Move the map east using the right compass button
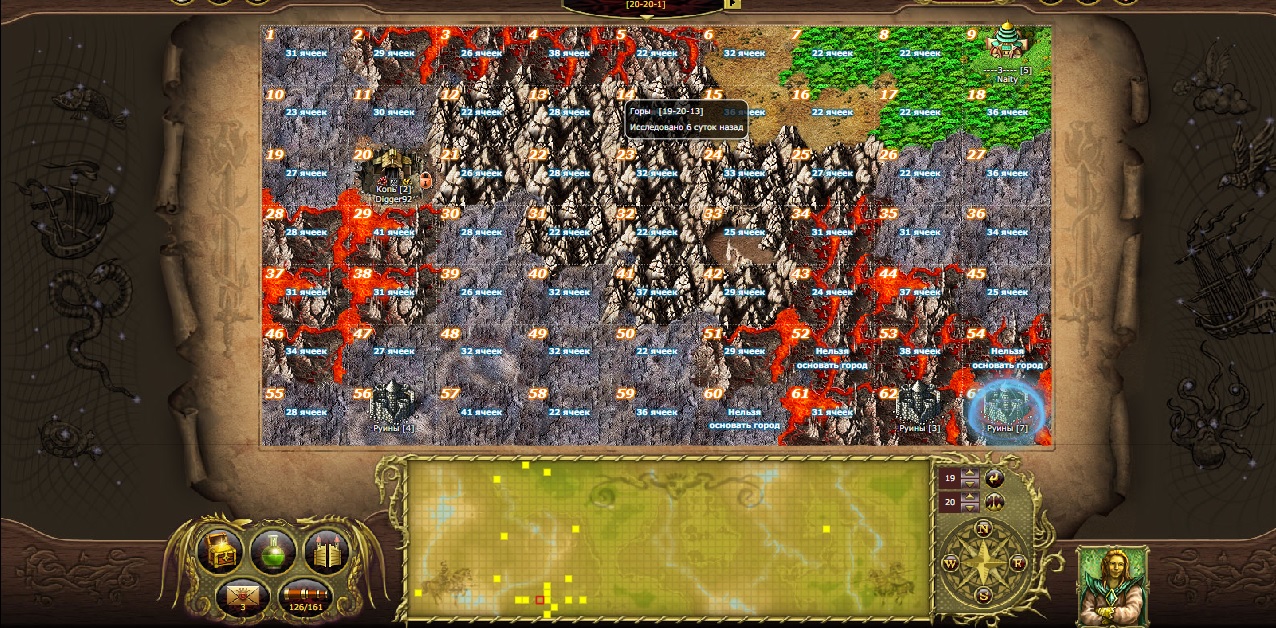 click(1017, 563)
